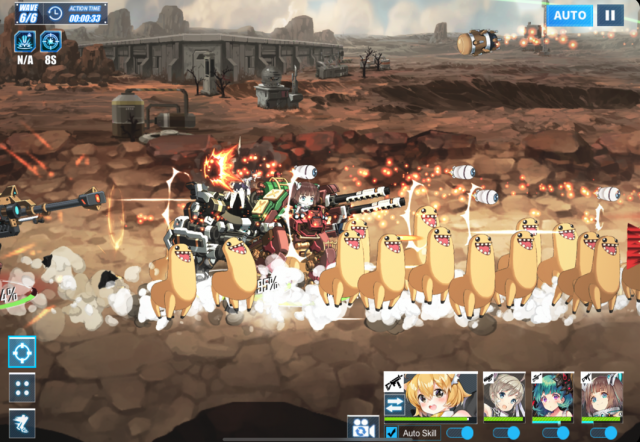Toggle skill switch under the green-haired girl
The height and width of the screenshot is (442, 640).
(x=556, y=433)
